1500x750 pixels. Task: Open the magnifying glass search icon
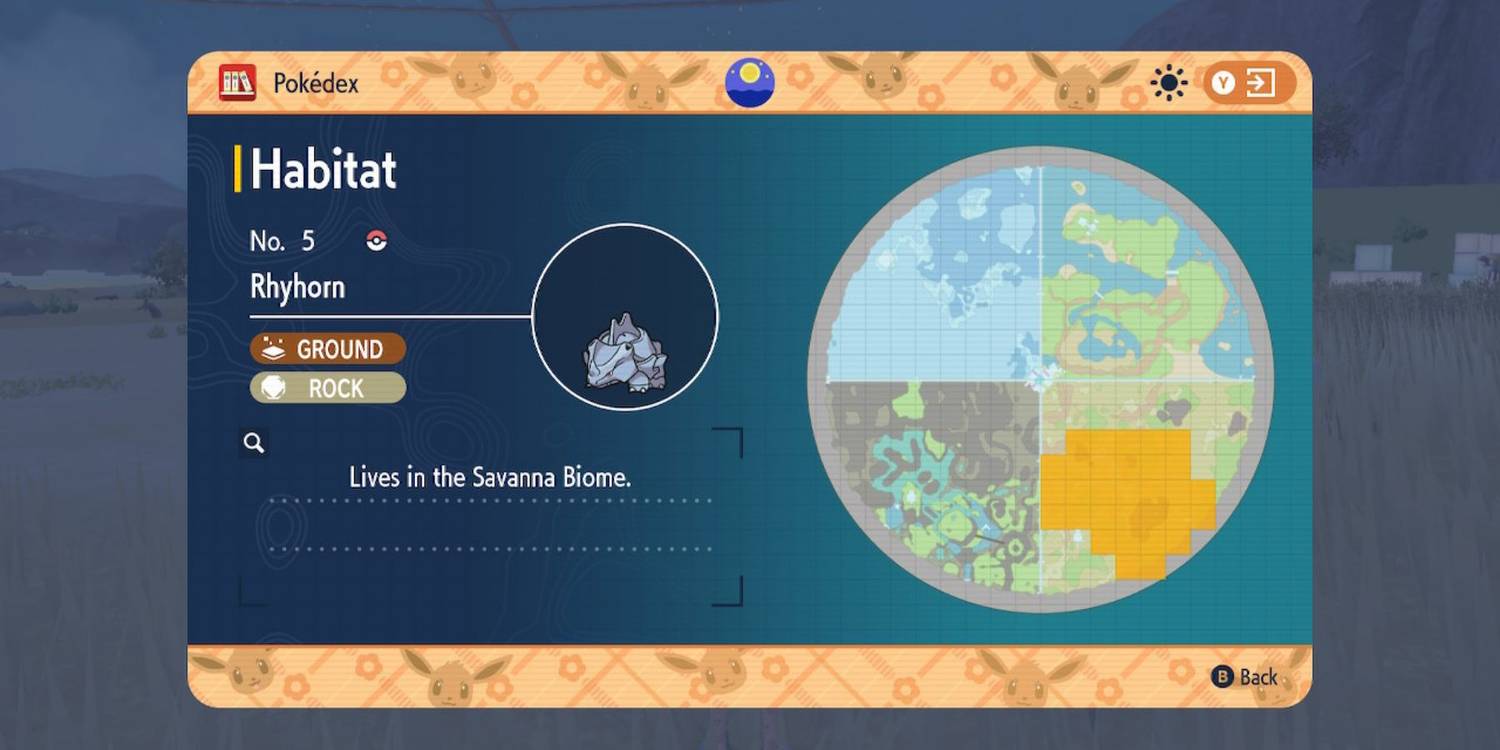tap(253, 442)
